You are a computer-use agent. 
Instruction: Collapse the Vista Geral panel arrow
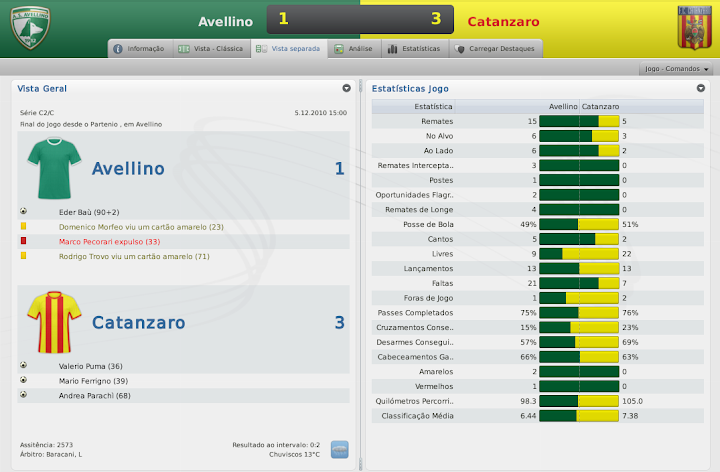click(x=346, y=88)
